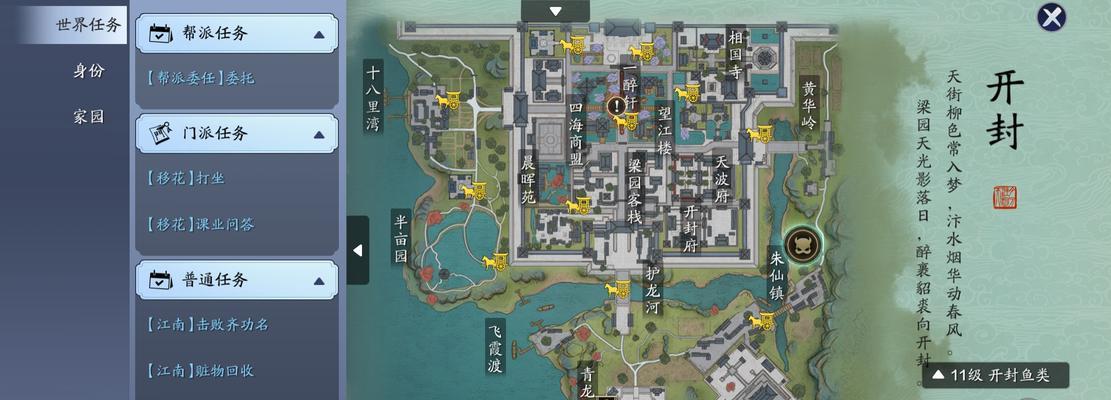This screenshot has width=1111, height=400.
Task: Open the 【帮派委任】委托 quest
Action: (200, 77)
